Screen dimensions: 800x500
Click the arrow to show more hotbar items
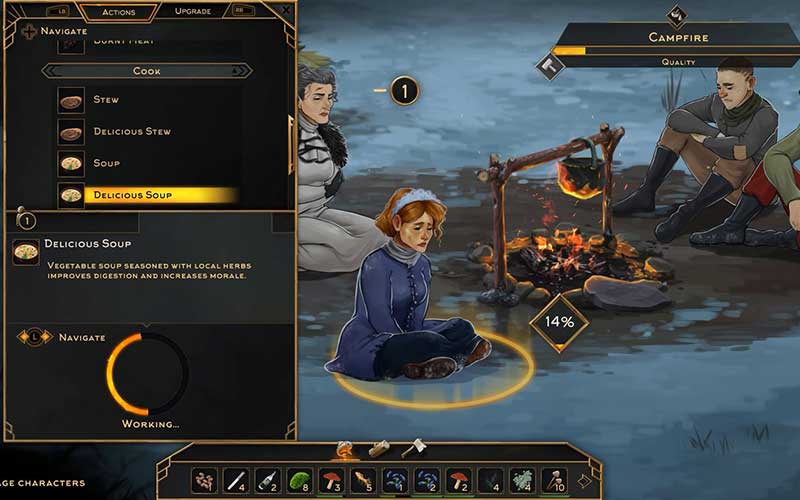coord(584,481)
